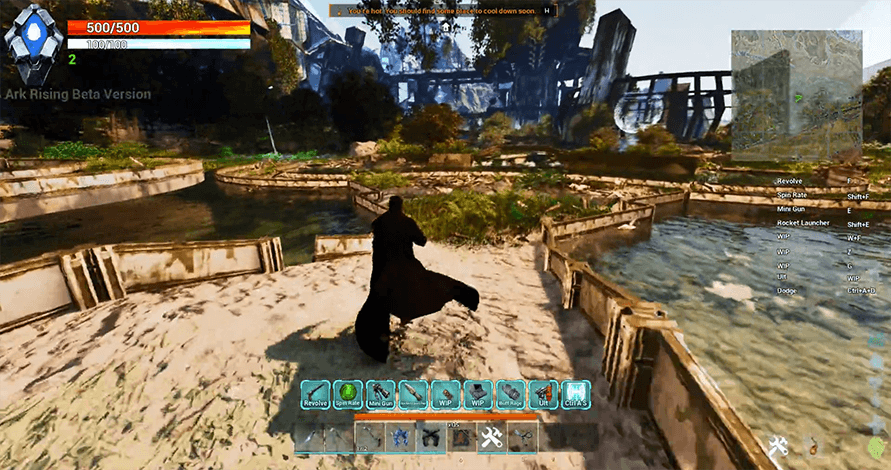This screenshot has width=891, height=470.
Task: Activate the Revolve ability icon
Action: [x=316, y=394]
